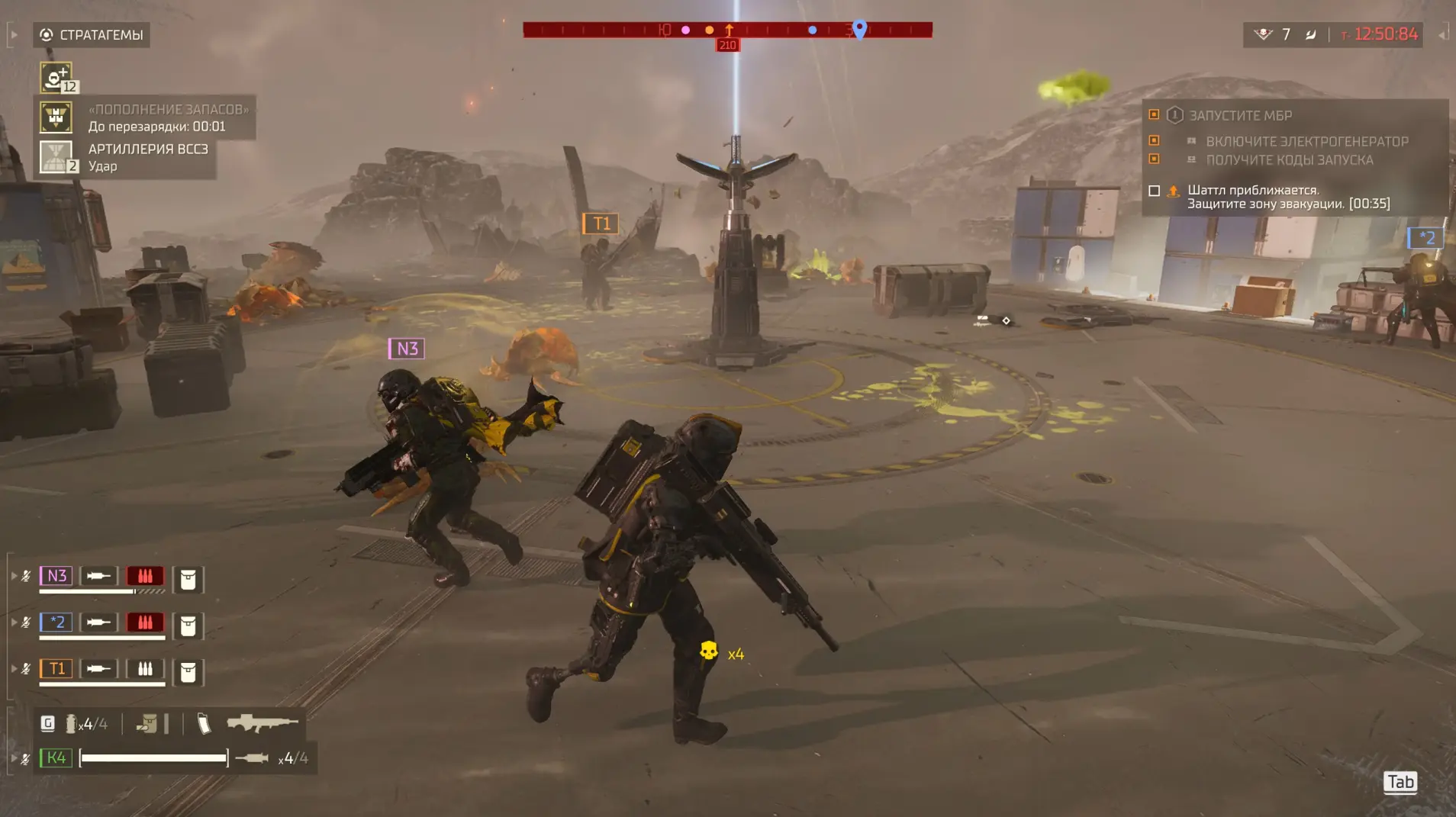Screen dimensions: 1456x817
Task: Select the «Пополнение запасов» stratagem icon
Action: point(56,117)
